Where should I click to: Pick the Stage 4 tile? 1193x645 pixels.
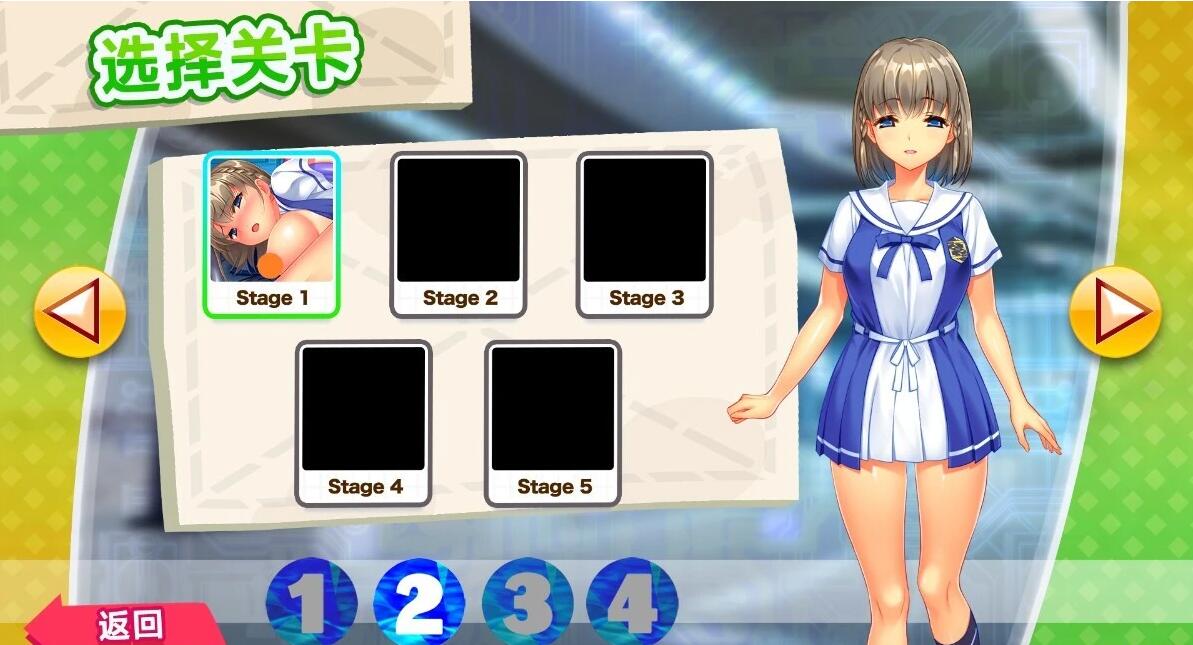(x=364, y=423)
